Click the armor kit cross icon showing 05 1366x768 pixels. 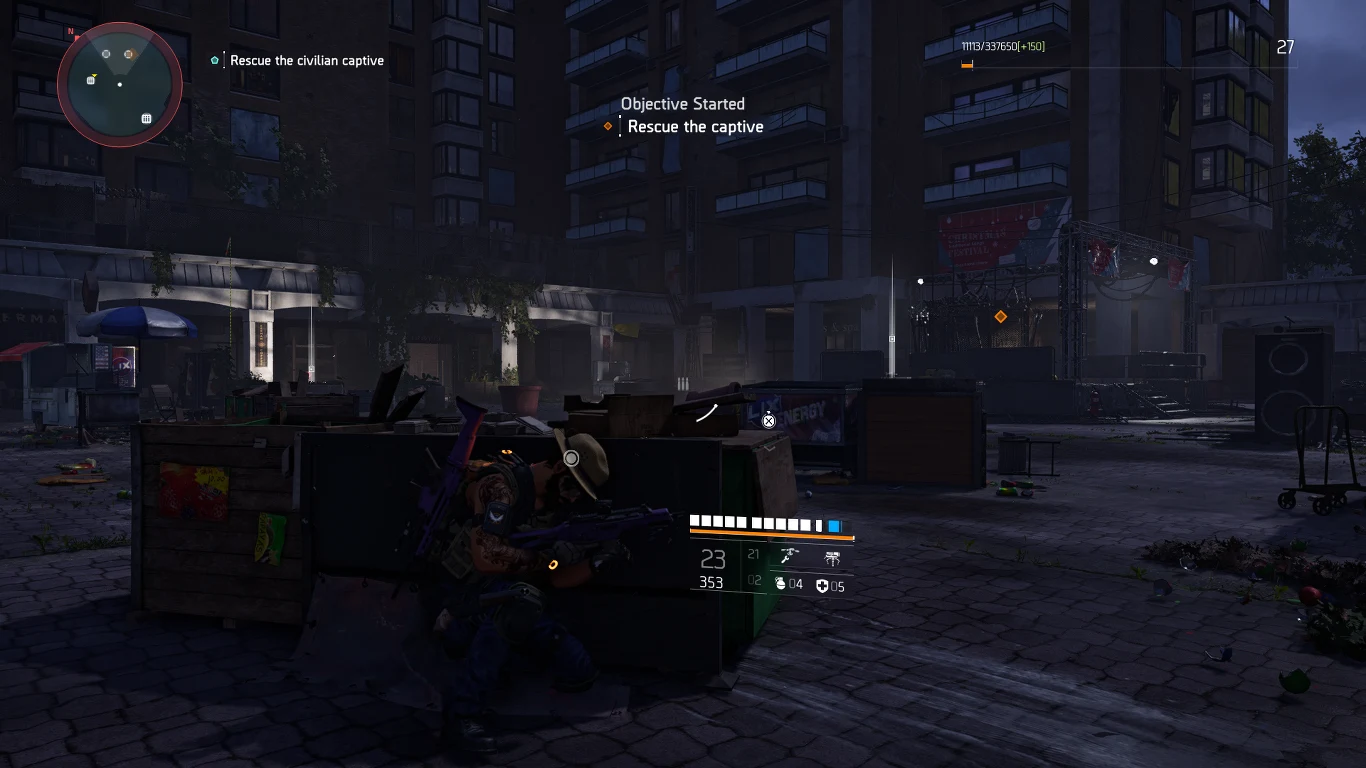click(x=824, y=584)
